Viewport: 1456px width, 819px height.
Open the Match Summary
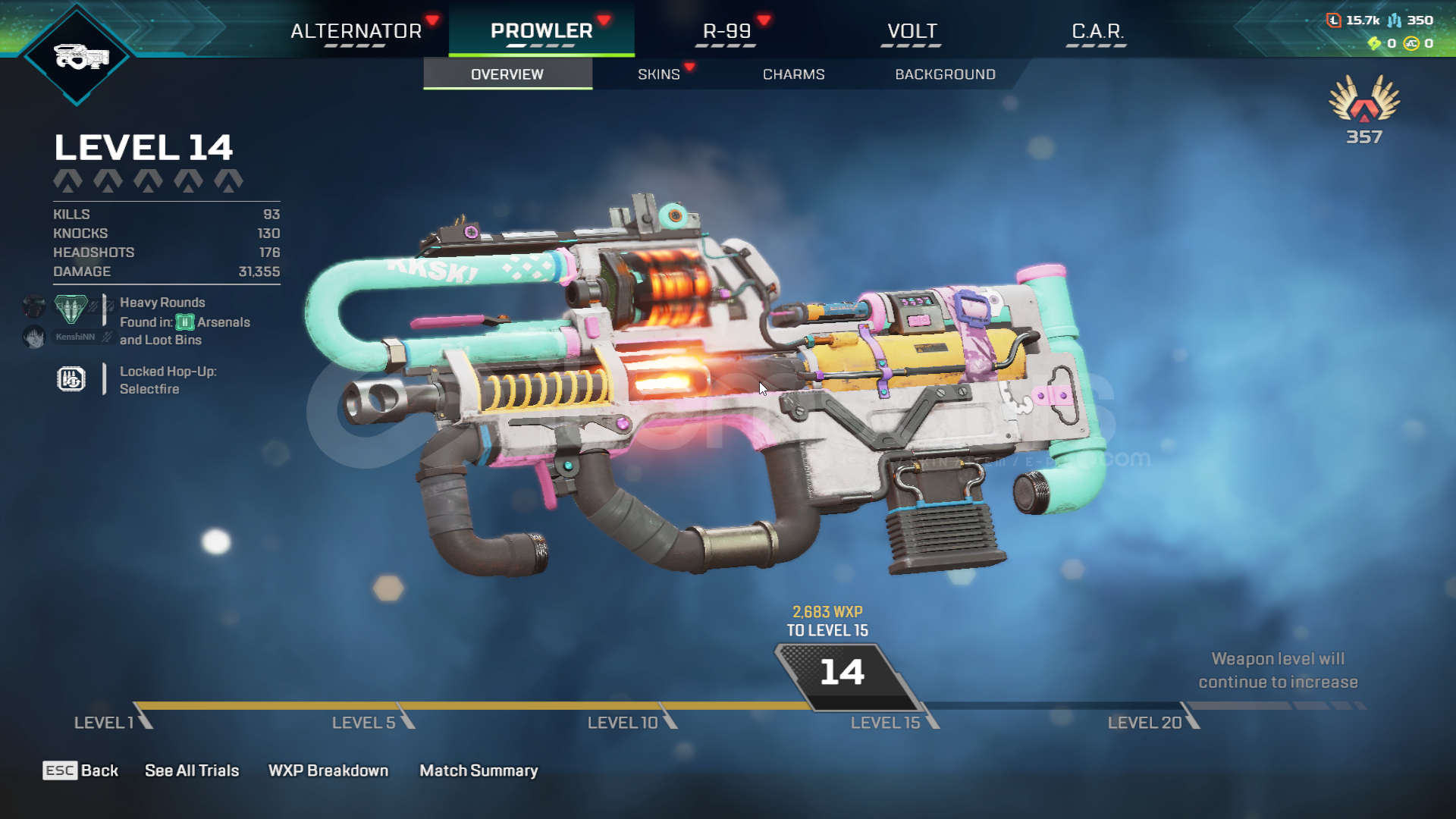(479, 770)
